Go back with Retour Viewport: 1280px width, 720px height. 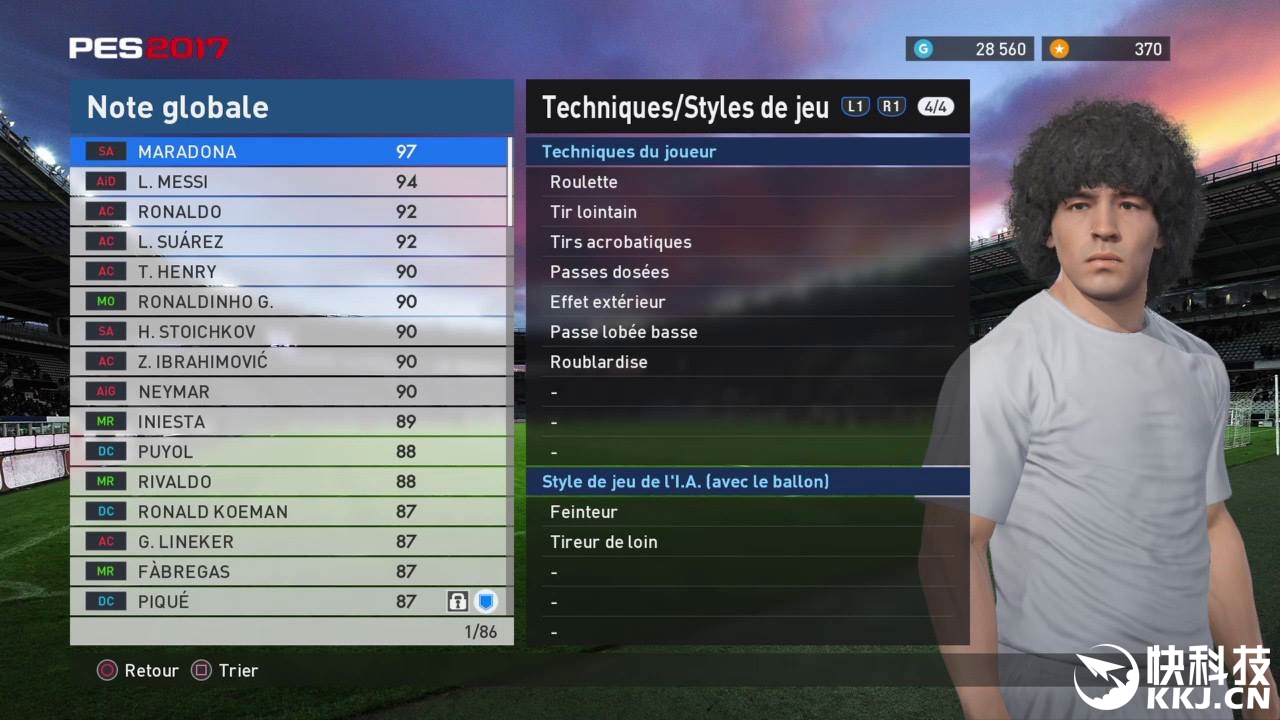click(139, 671)
